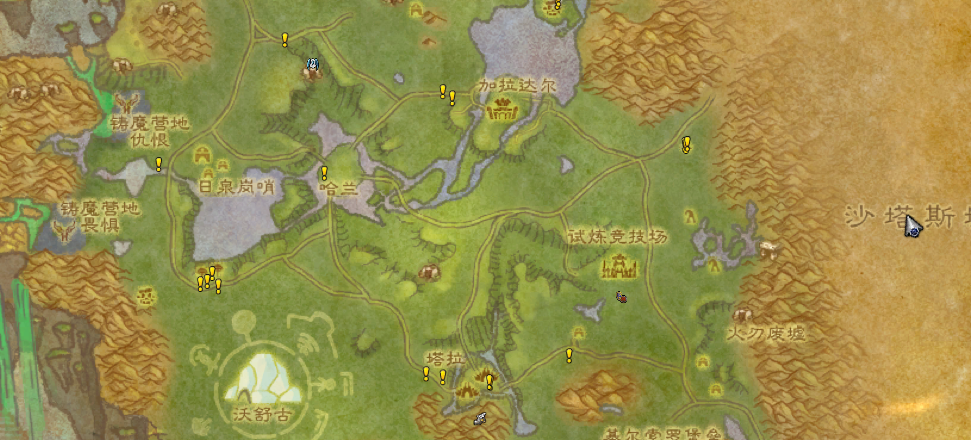The height and width of the screenshot is (440, 971).
Task: Click the quest marker south of 试炼竞技场
Action: 569,355
